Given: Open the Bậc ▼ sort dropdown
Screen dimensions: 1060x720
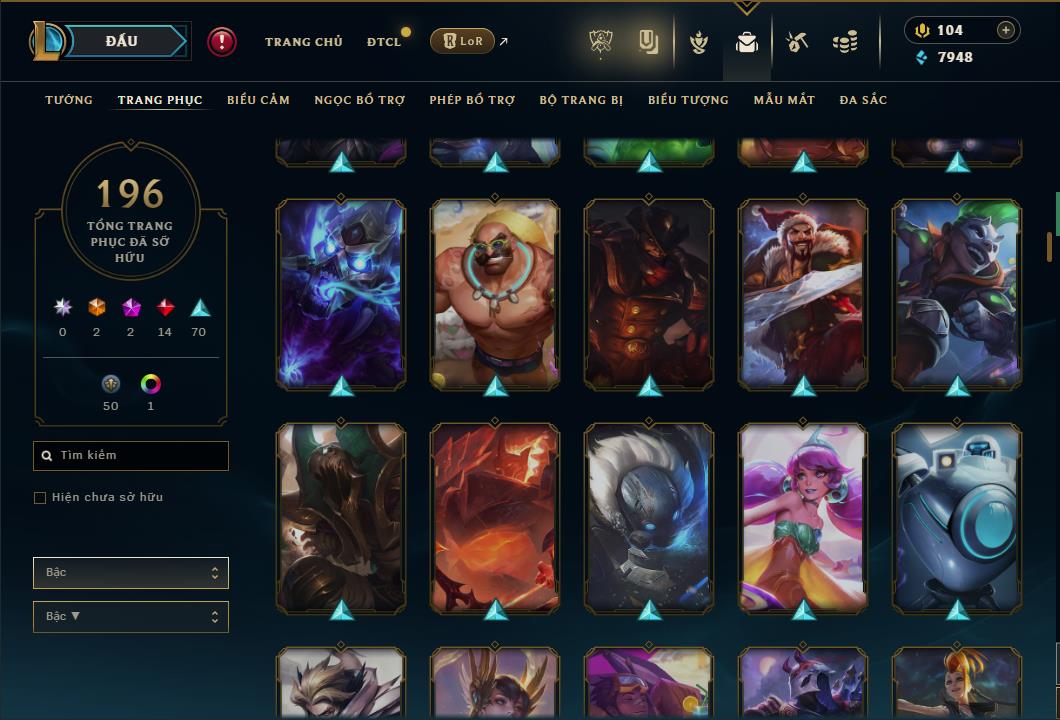Looking at the screenshot, I should pos(131,617).
